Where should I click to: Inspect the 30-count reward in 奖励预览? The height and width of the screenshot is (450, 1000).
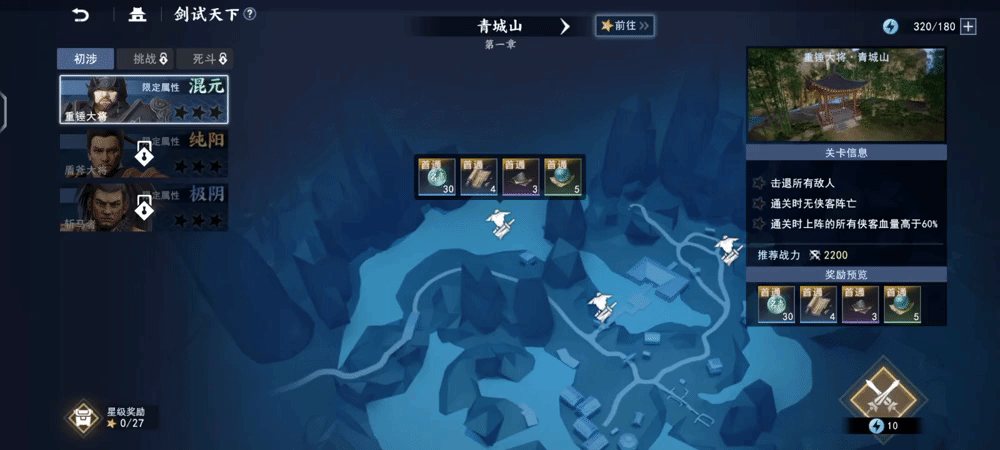pos(776,305)
